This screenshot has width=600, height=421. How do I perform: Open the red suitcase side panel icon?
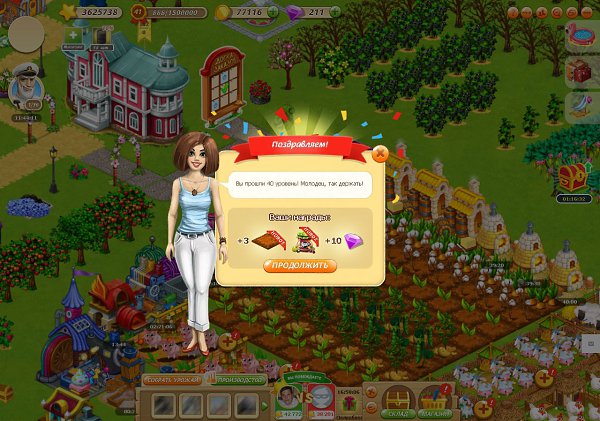581,70
